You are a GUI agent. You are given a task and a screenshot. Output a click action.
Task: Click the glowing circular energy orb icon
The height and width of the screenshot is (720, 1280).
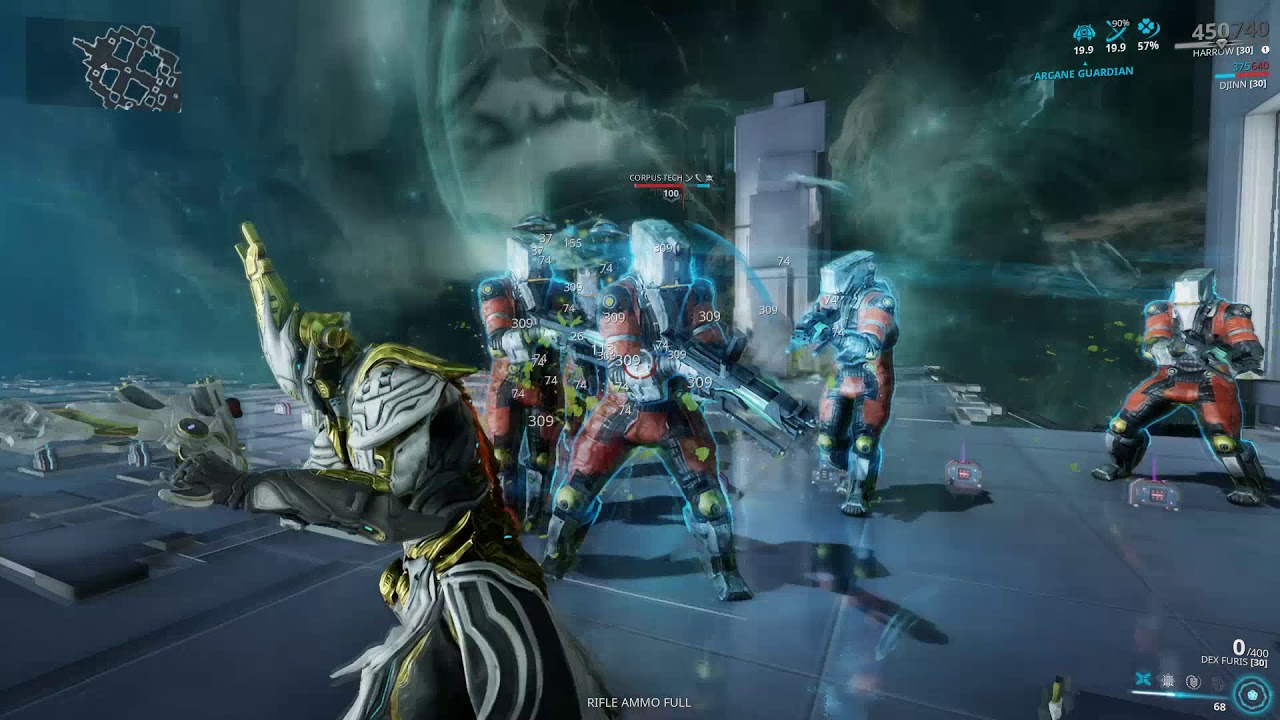(x=1250, y=693)
